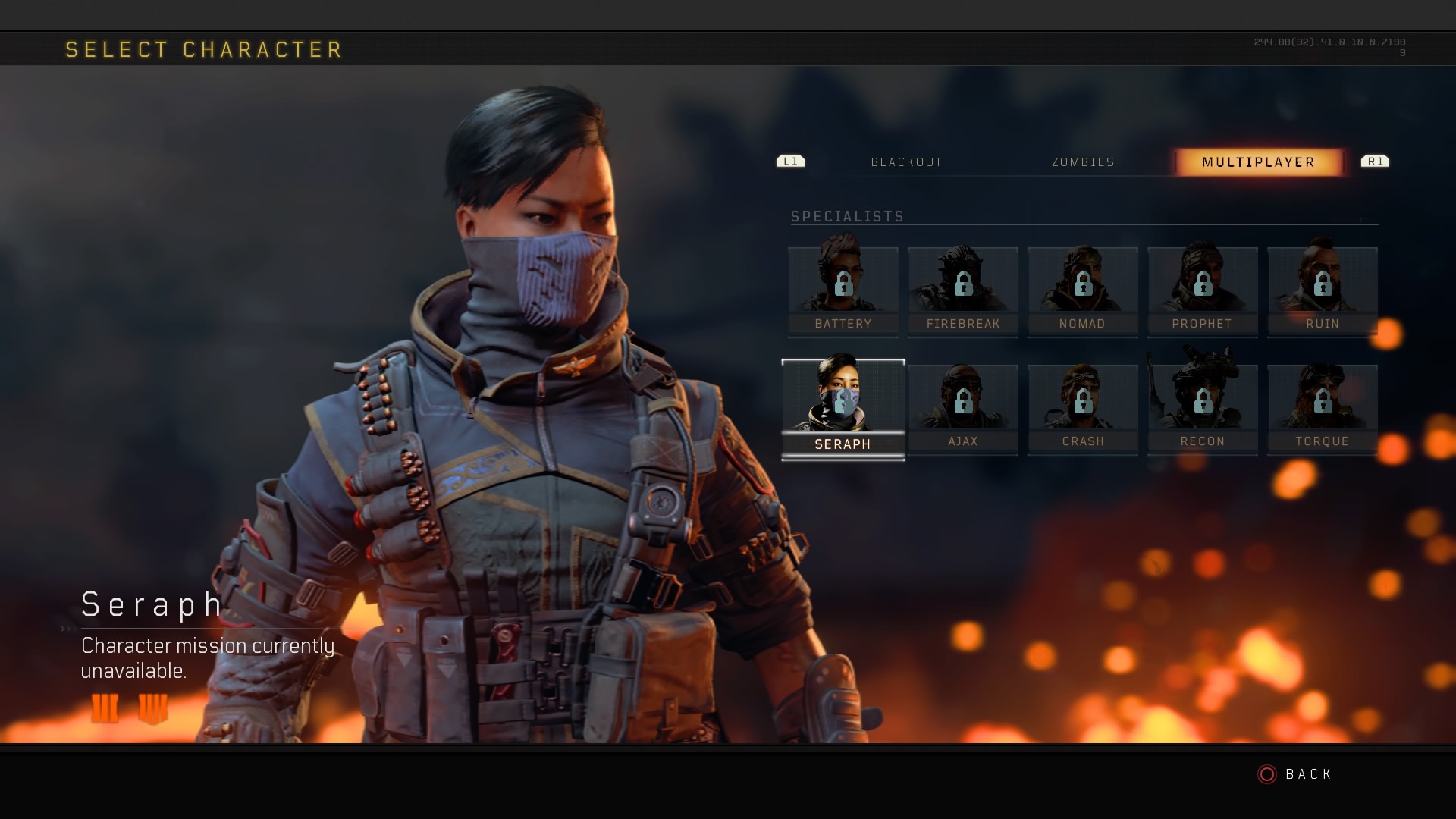Select the Multiplayer tab
The image size is (1456, 819).
(x=1258, y=162)
